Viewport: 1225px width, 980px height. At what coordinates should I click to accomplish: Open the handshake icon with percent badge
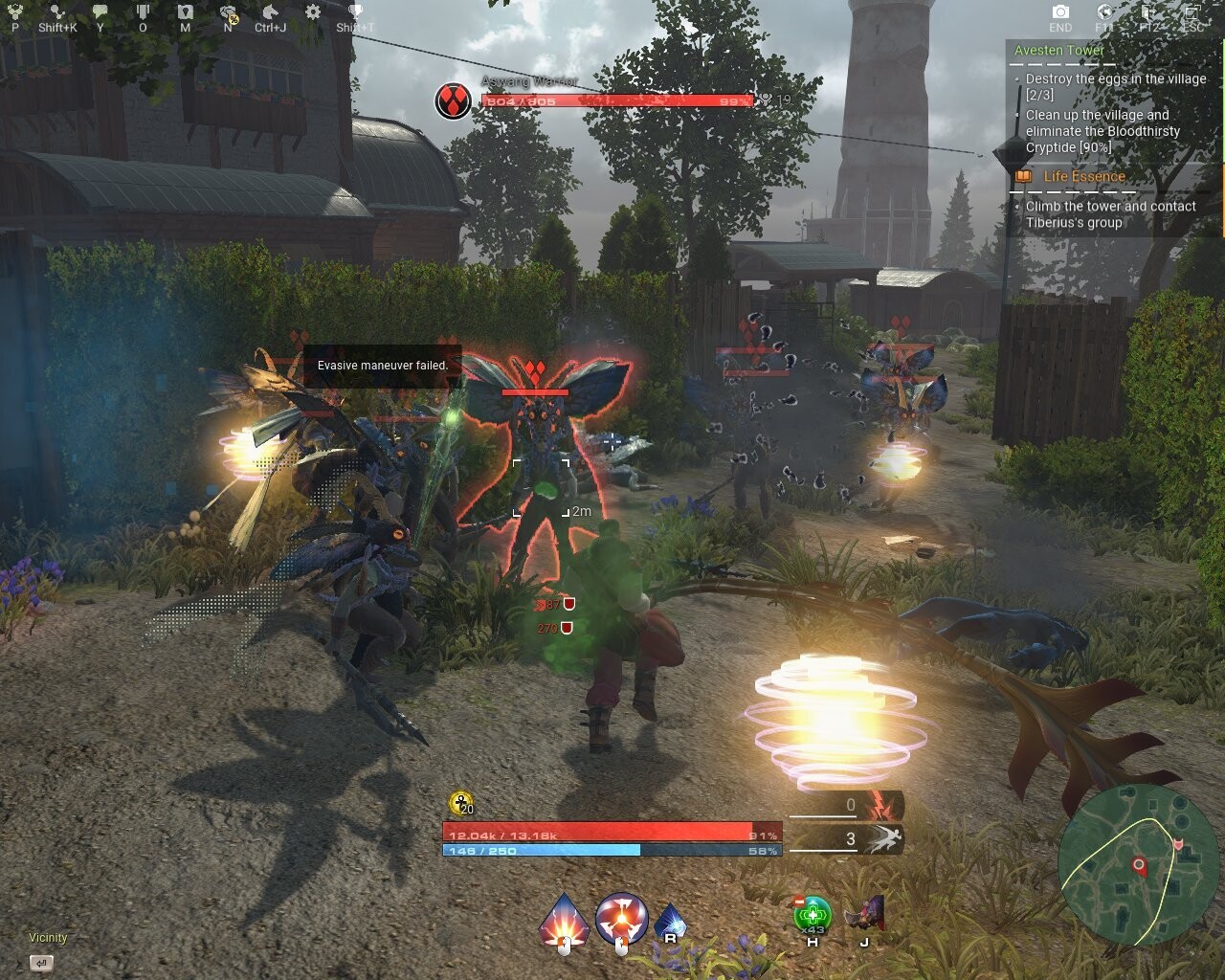tap(228, 12)
